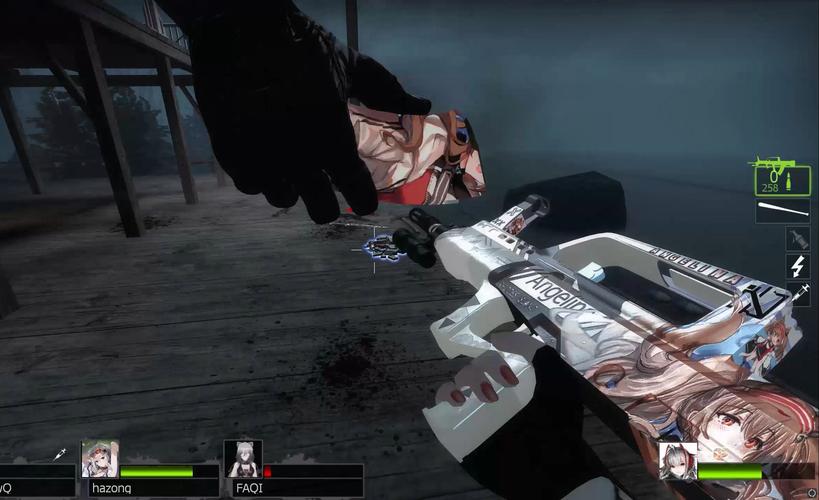Click teammate FAQI's portrait
819x500 pixels.
pyautogui.click(x=243, y=459)
